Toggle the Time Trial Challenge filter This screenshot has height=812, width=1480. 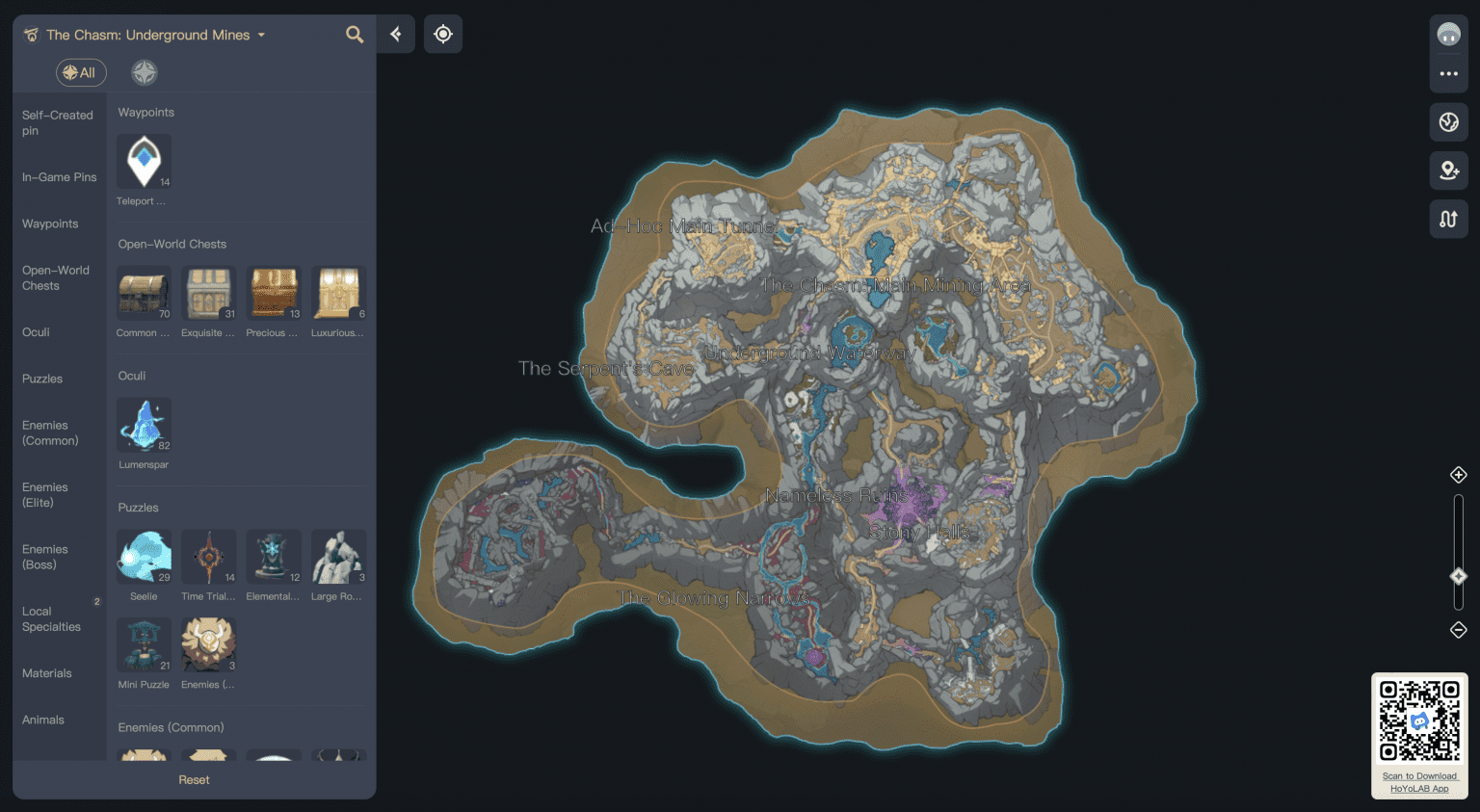click(208, 556)
